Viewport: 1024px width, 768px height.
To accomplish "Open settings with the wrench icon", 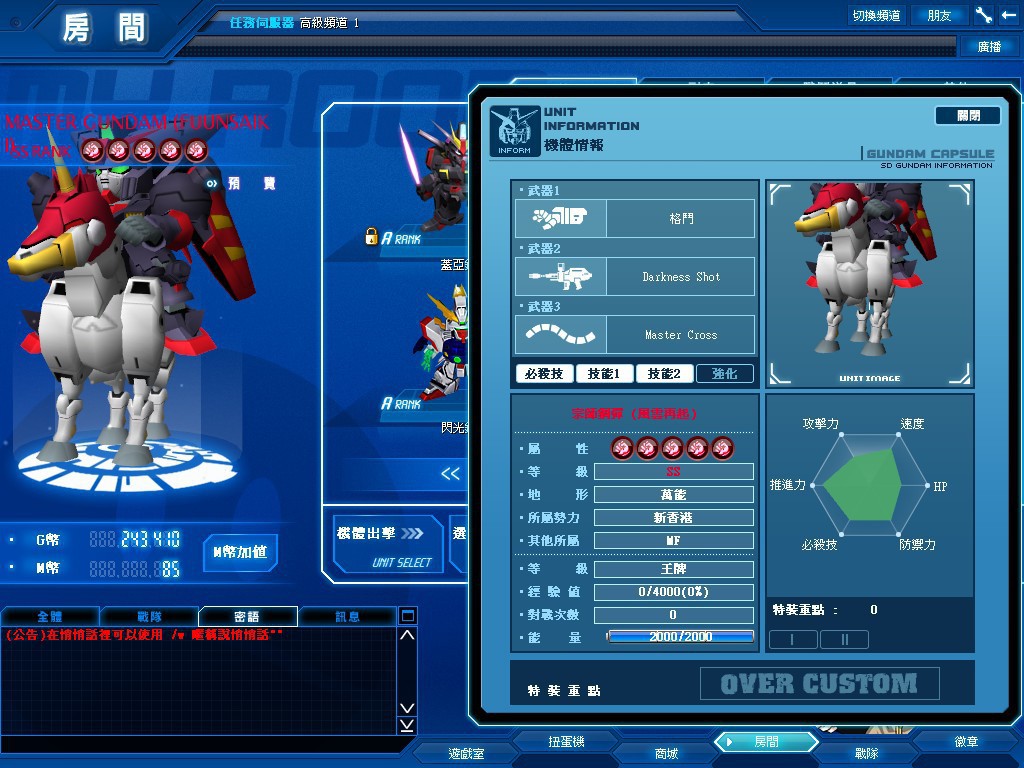I will (984, 15).
